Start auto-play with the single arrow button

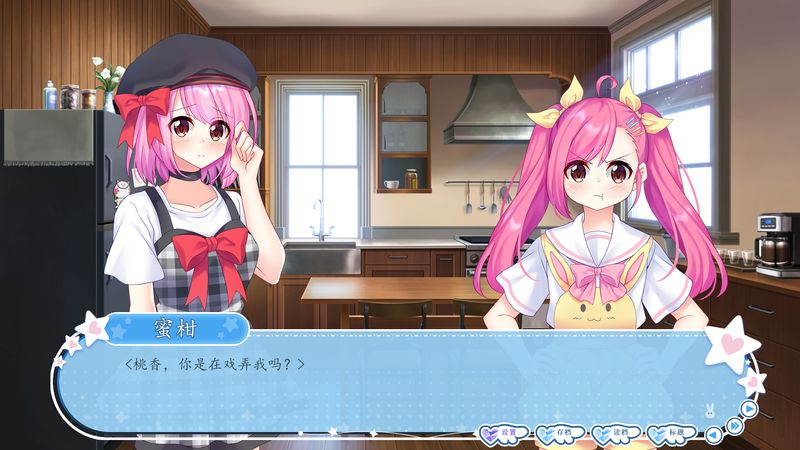(x=748, y=408)
